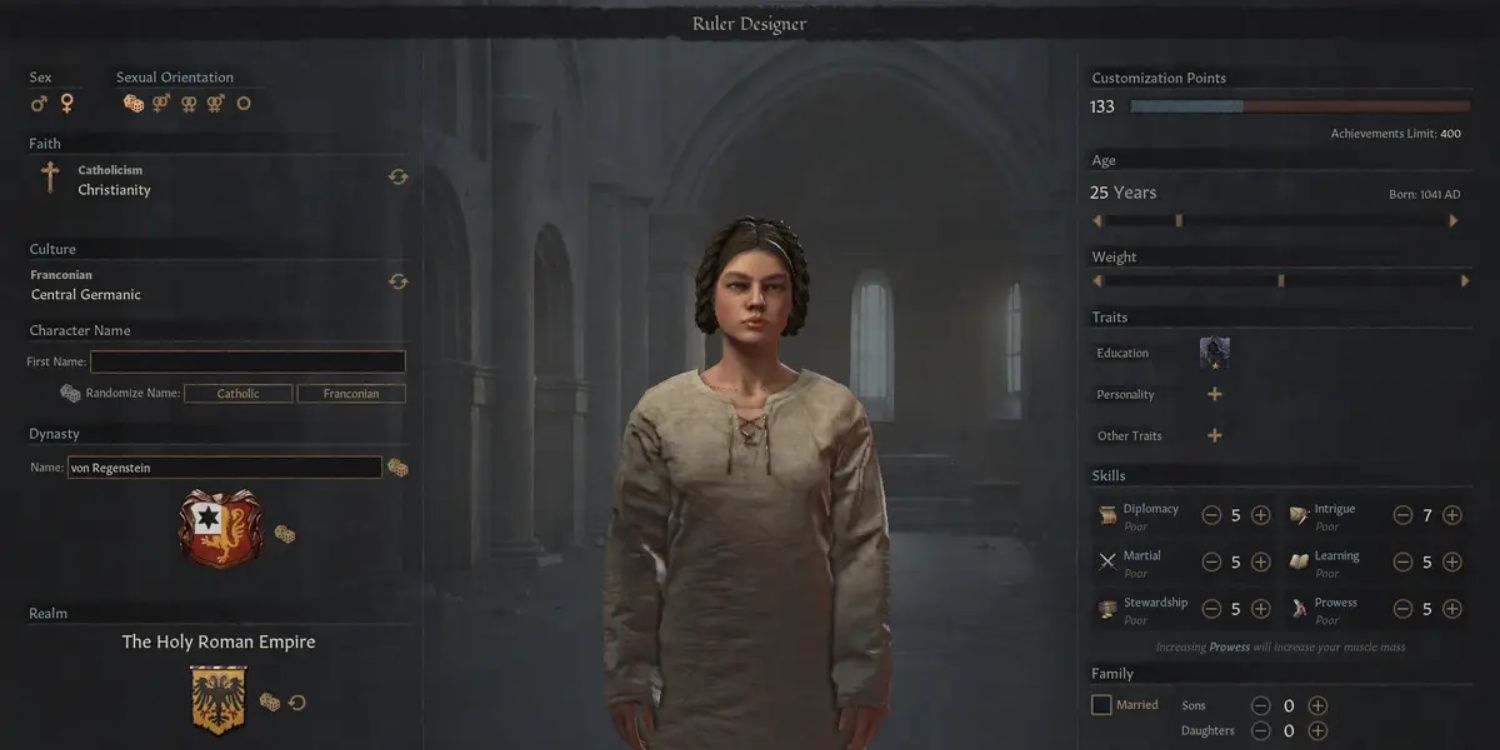Randomize a Catholic name
The height and width of the screenshot is (750, 1500).
(238, 393)
